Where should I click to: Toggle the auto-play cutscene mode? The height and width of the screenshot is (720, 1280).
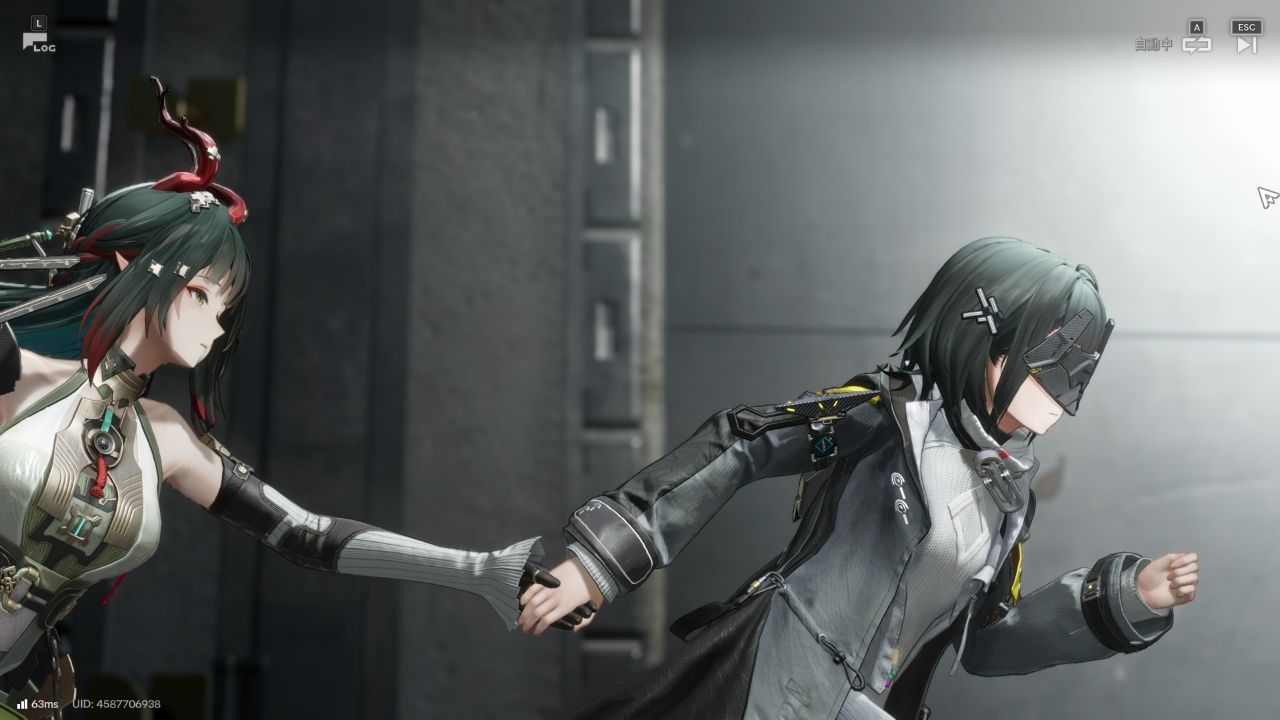click(x=1196, y=44)
